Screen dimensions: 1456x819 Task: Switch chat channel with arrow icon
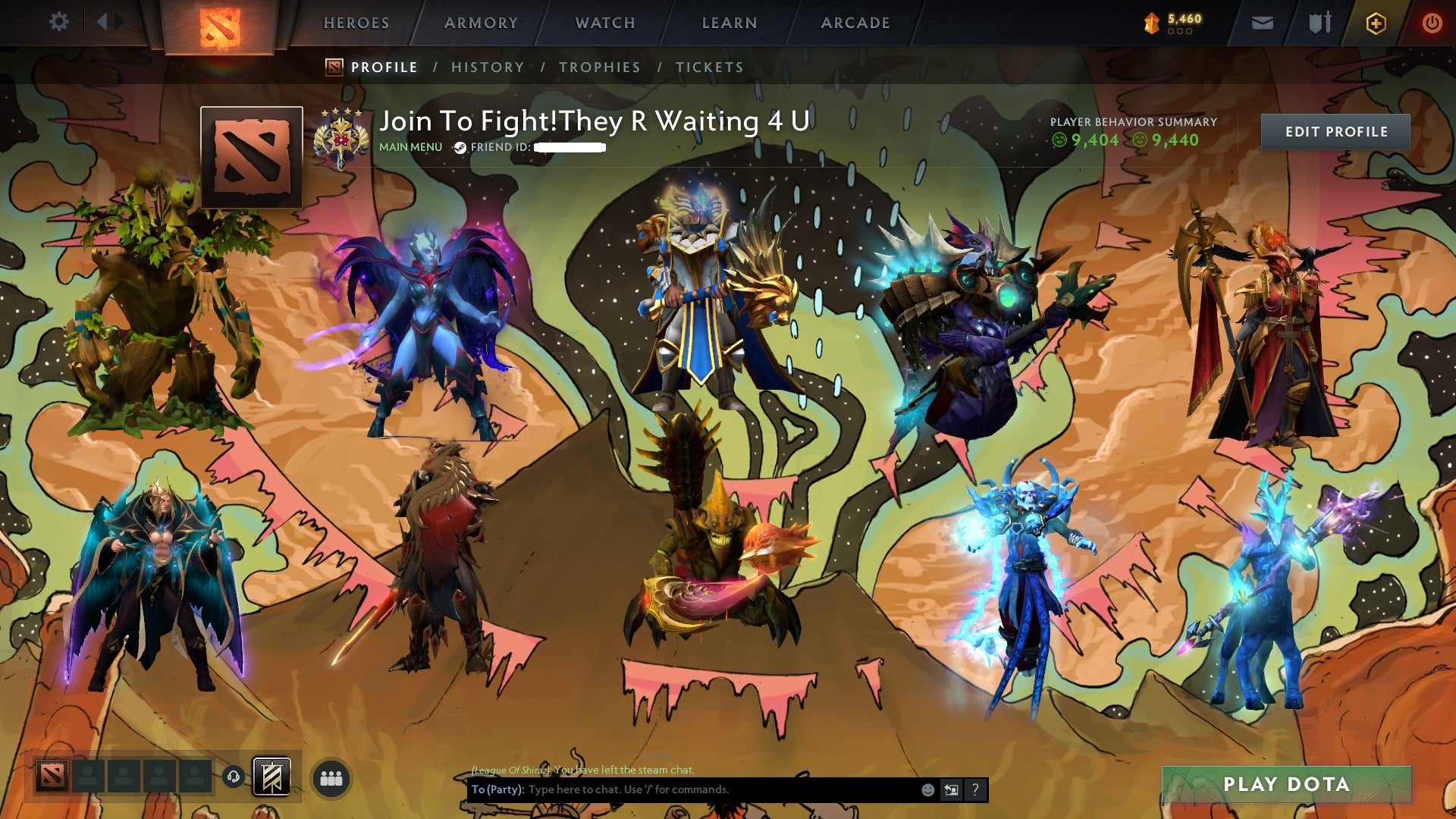tap(950, 789)
